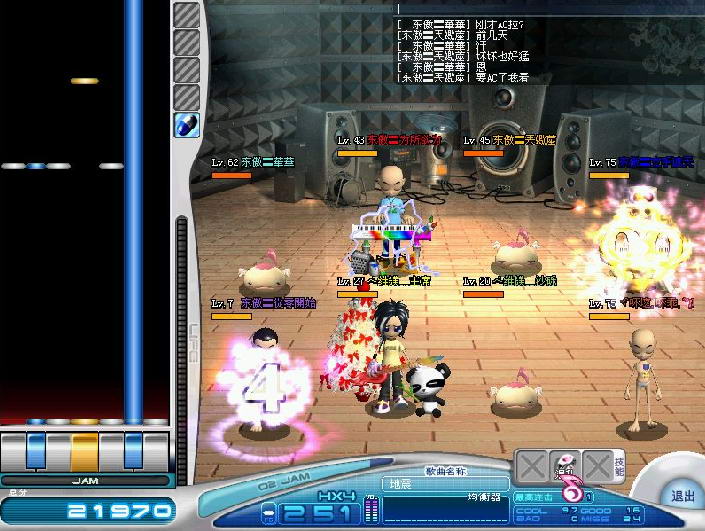Click the 退出 exit button
This screenshot has height=531, width=705.
point(682,496)
